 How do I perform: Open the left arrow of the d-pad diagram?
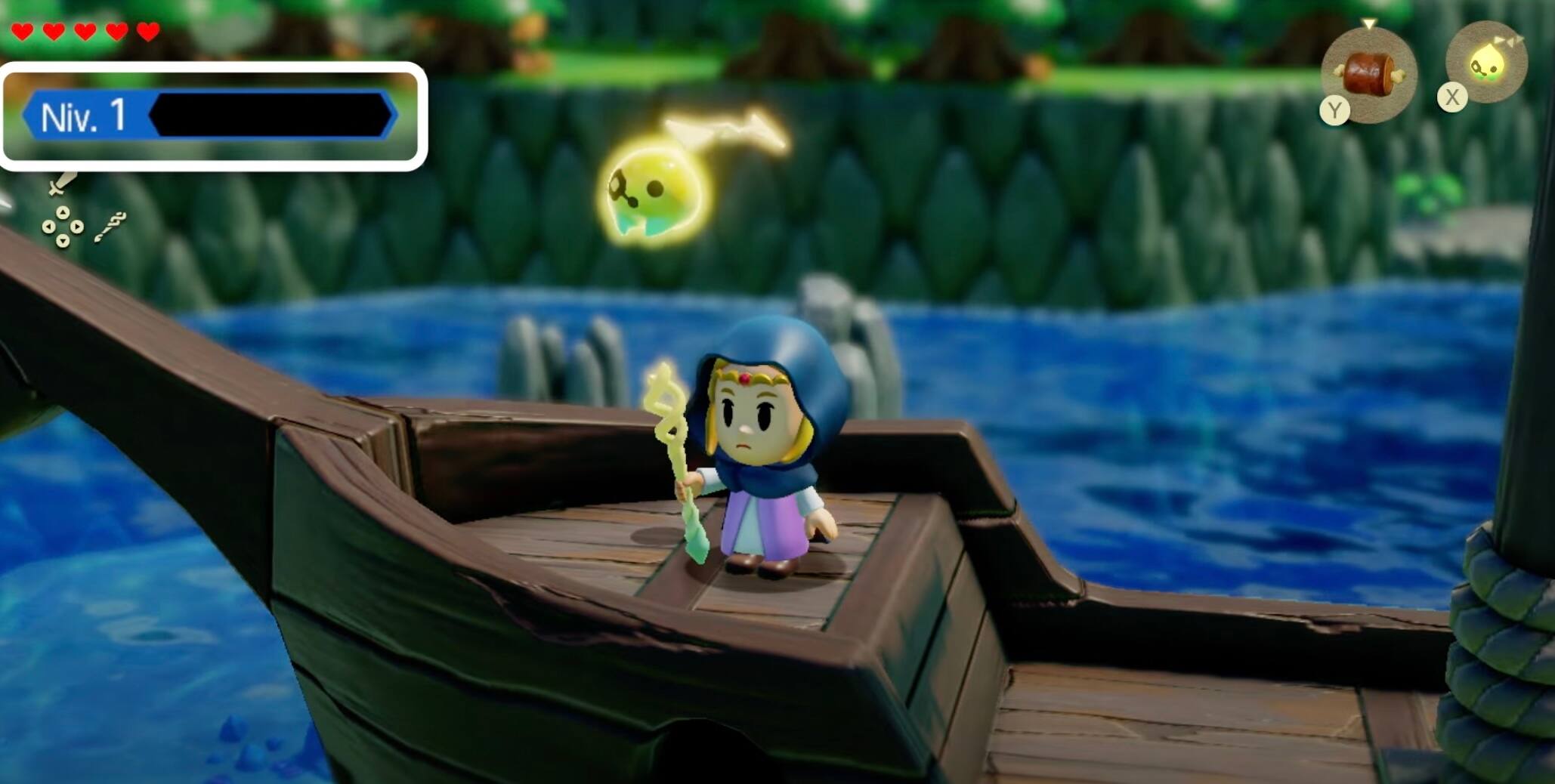coord(48,227)
